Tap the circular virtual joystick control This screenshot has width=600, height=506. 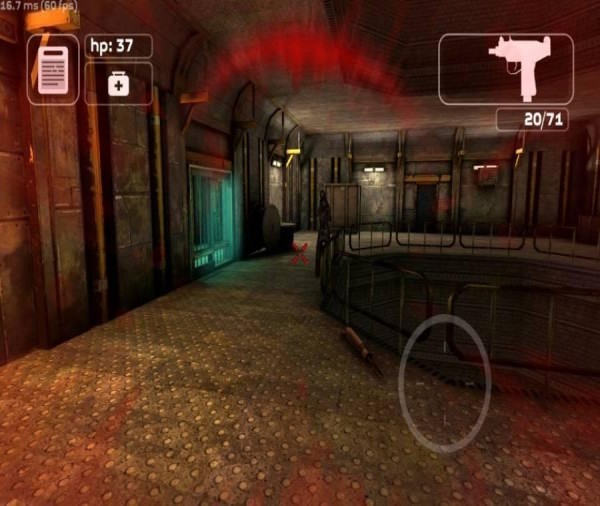click(x=445, y=383)
